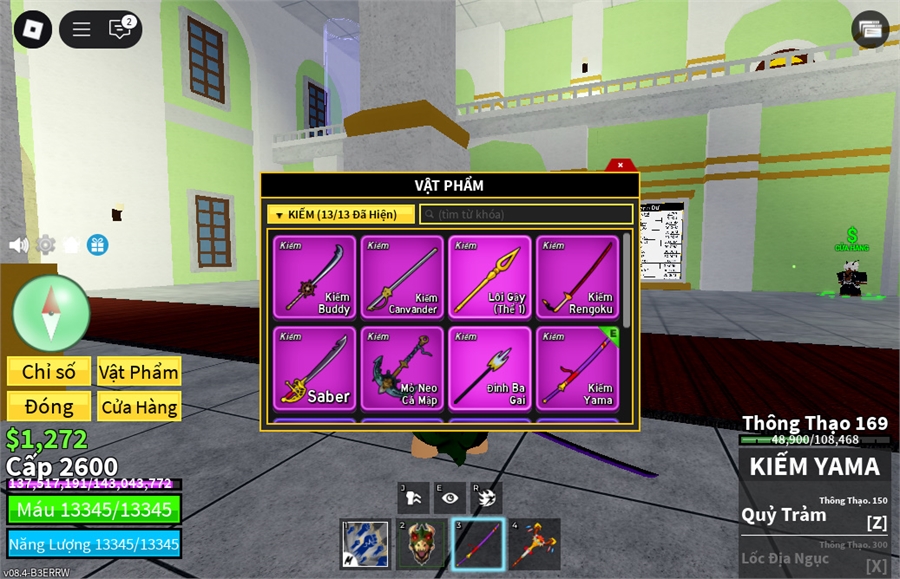This screenshot has width=900, height=579.
Task: Select the Lôi Gậy (Thế 1) staff
Action: [x=490, y=277]
